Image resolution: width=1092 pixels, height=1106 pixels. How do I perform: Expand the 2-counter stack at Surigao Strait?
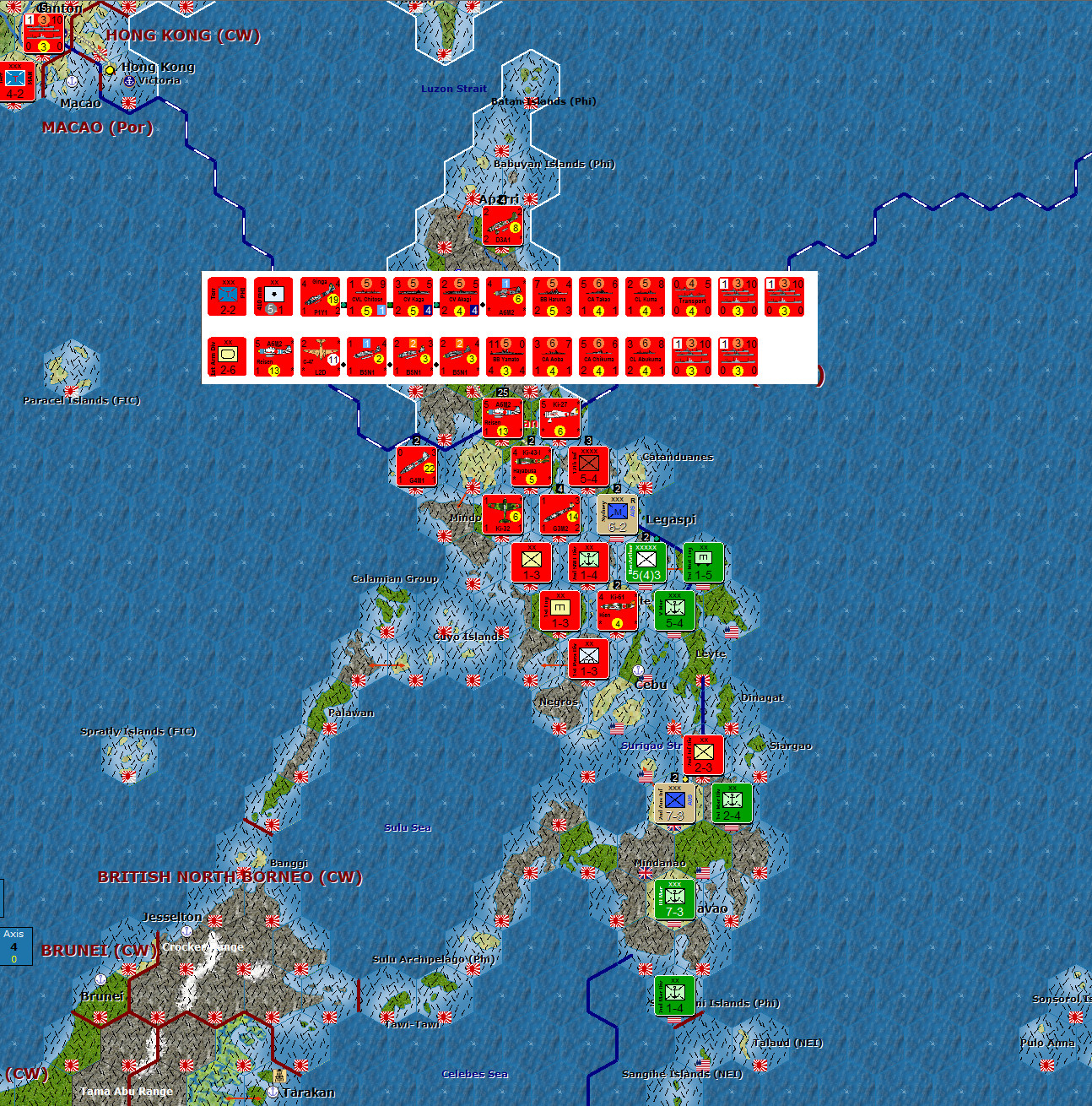(675, 778)
